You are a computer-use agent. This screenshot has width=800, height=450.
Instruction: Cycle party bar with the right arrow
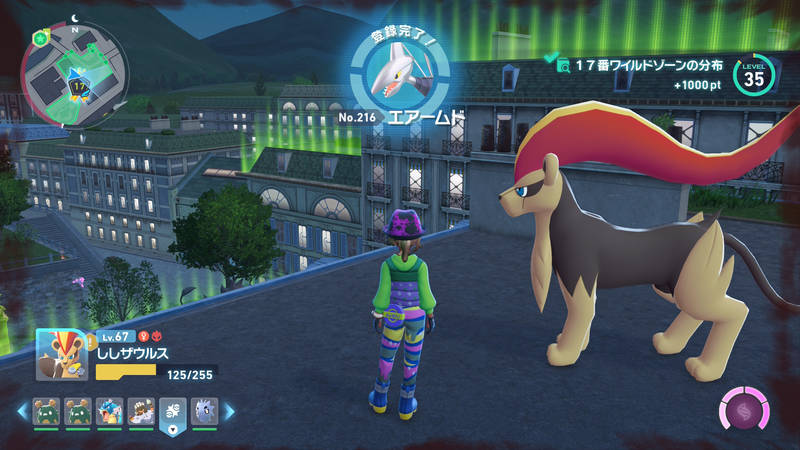click(229, 410)
